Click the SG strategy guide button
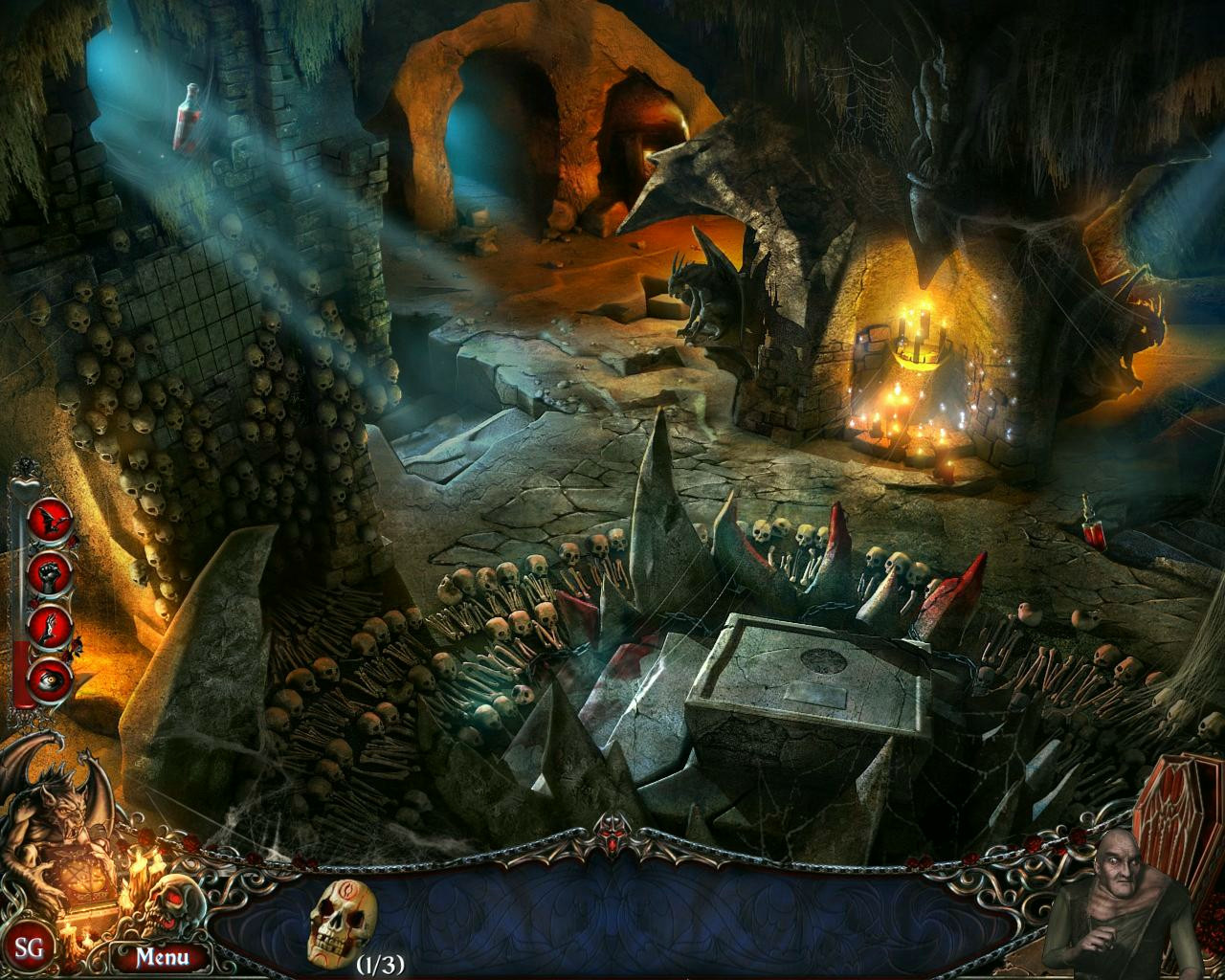 [28, 952]
